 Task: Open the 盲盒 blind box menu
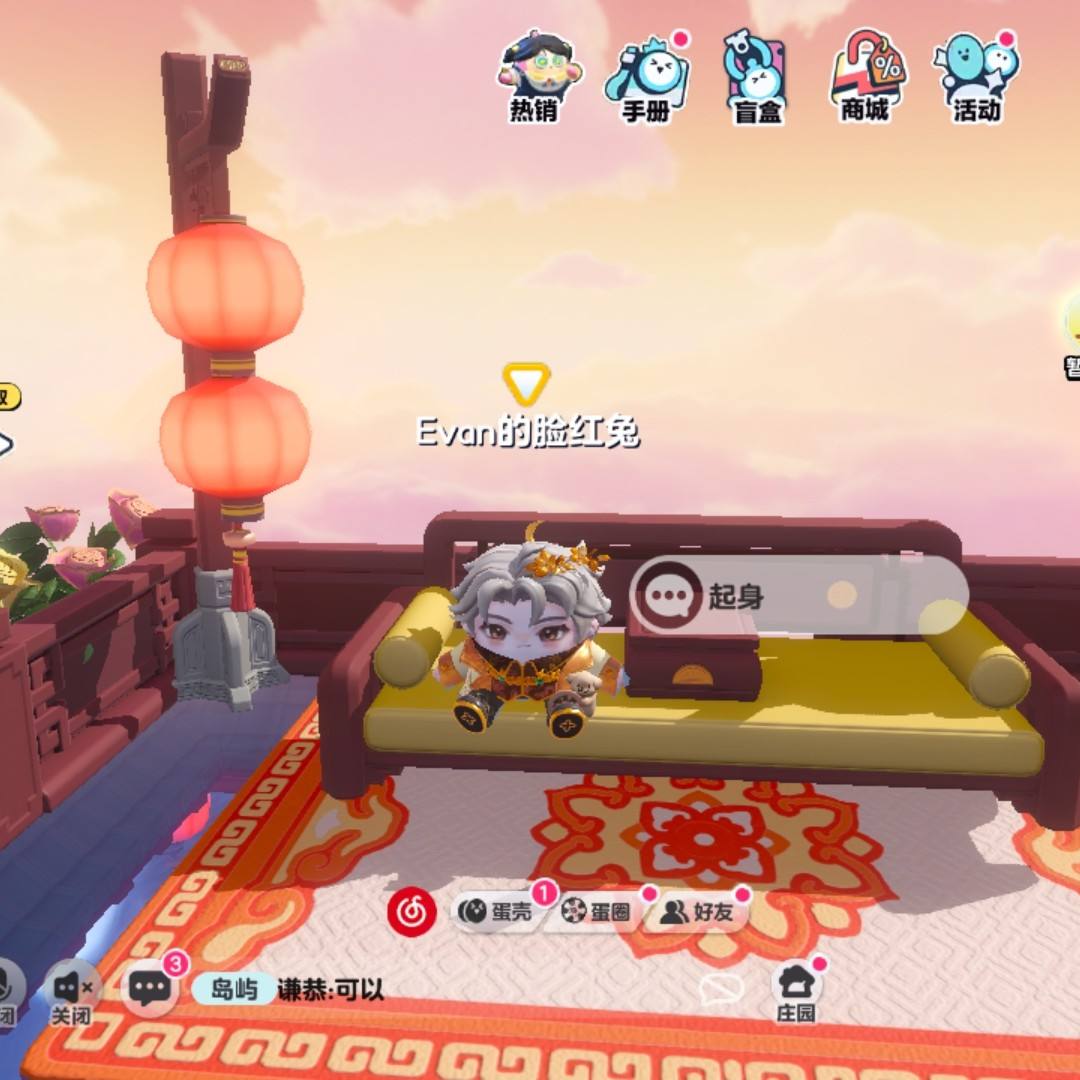pyautogui.click(x=756, y=76)
